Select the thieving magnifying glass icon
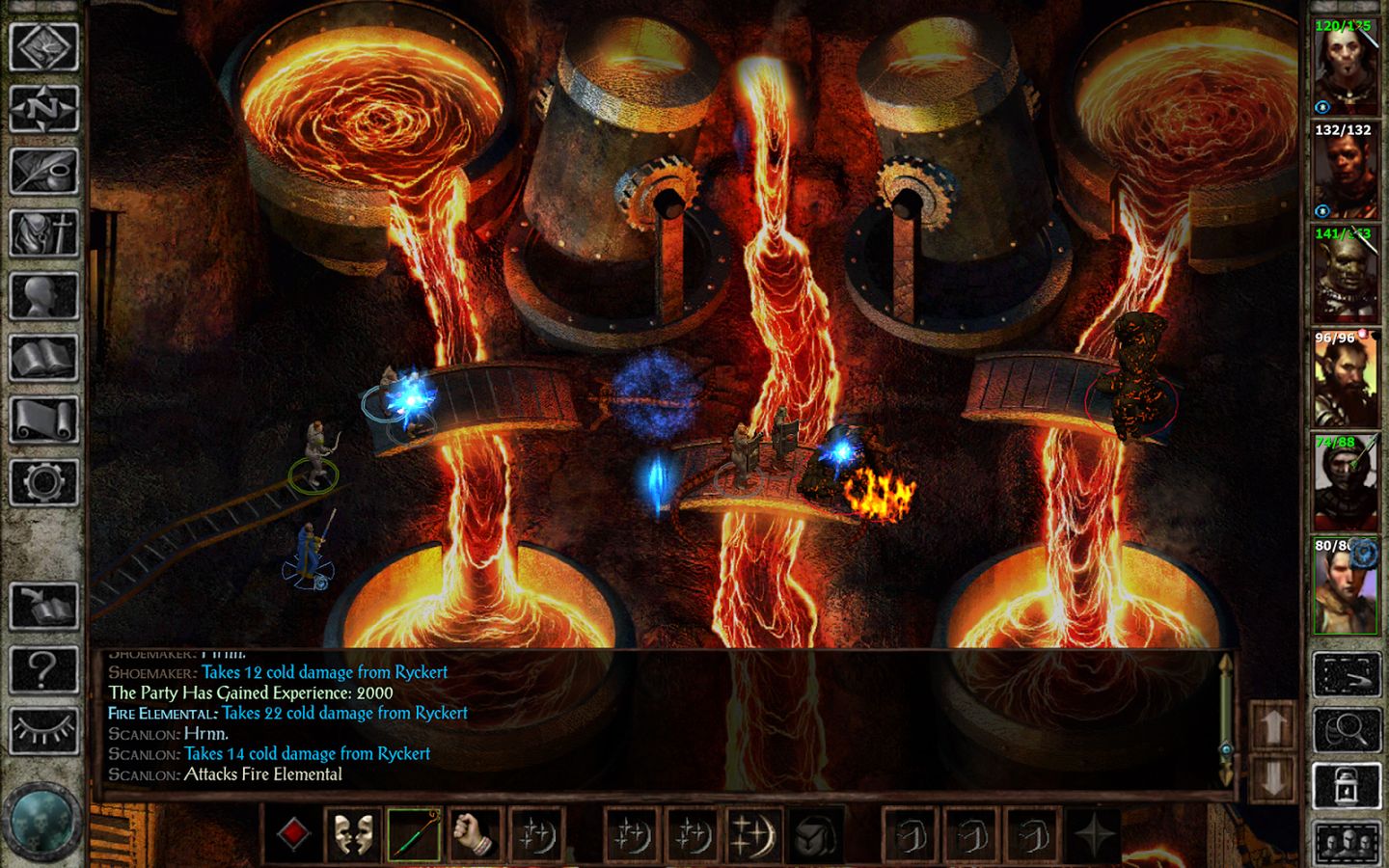This screenshot has height=868, width=1389. (x=1346, y=728)
